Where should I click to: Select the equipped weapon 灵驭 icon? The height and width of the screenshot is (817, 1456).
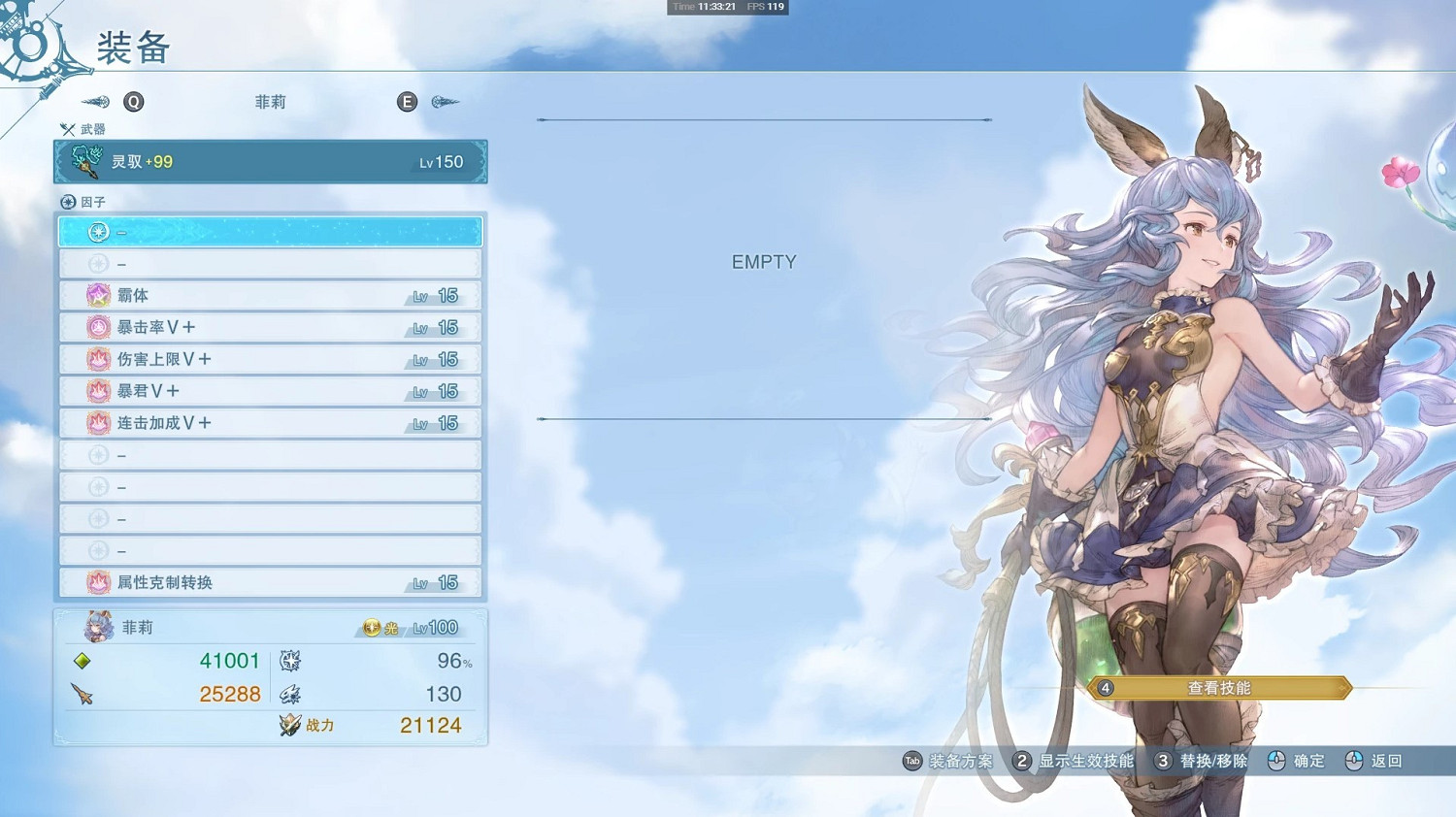coord(87,161)
